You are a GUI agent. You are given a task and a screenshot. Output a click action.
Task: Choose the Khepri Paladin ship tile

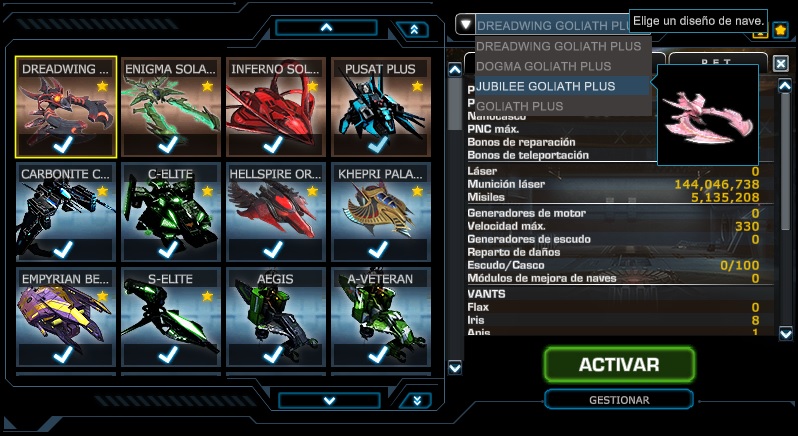tap(380, 212)
